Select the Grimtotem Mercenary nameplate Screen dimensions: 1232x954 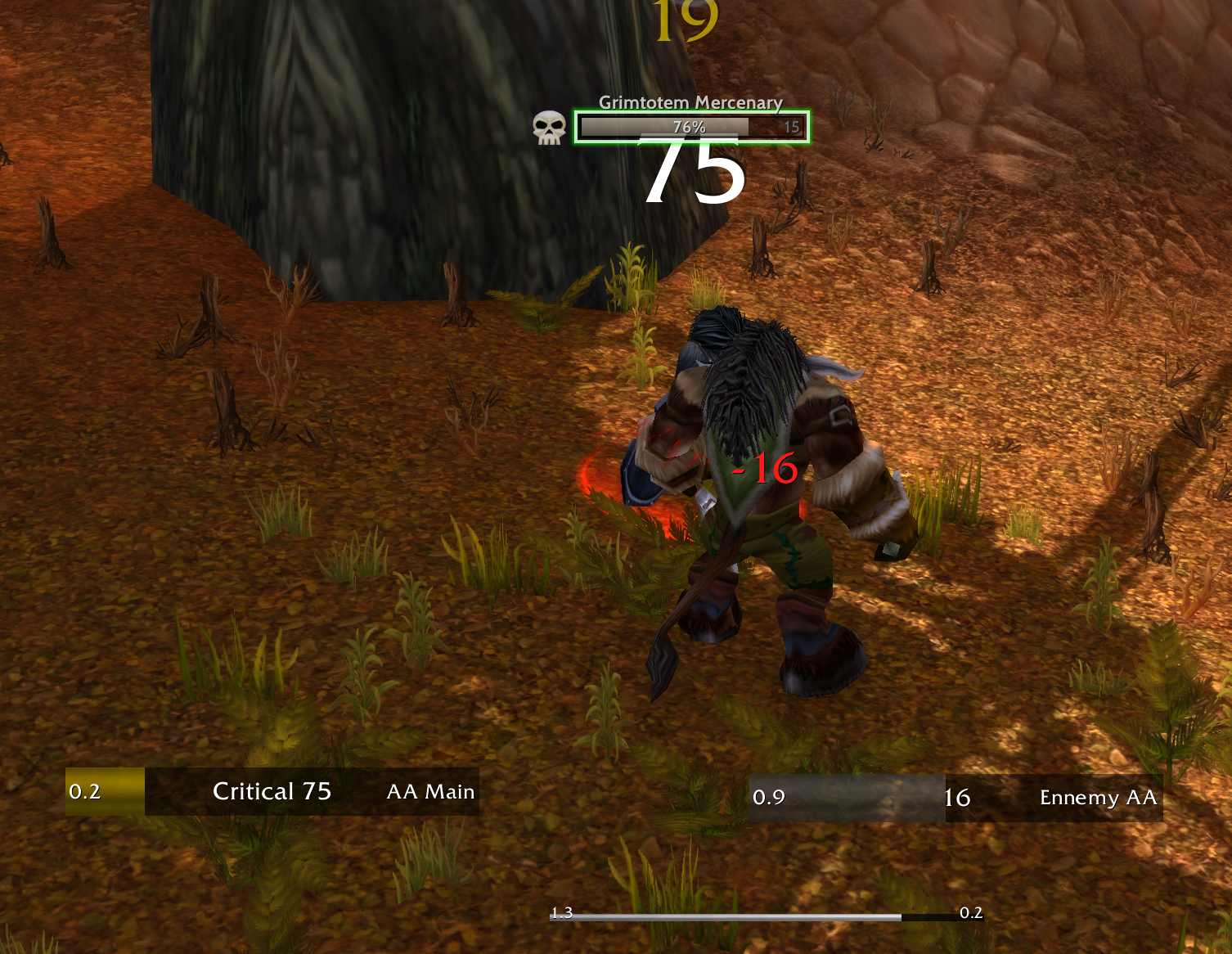point(691,127)
